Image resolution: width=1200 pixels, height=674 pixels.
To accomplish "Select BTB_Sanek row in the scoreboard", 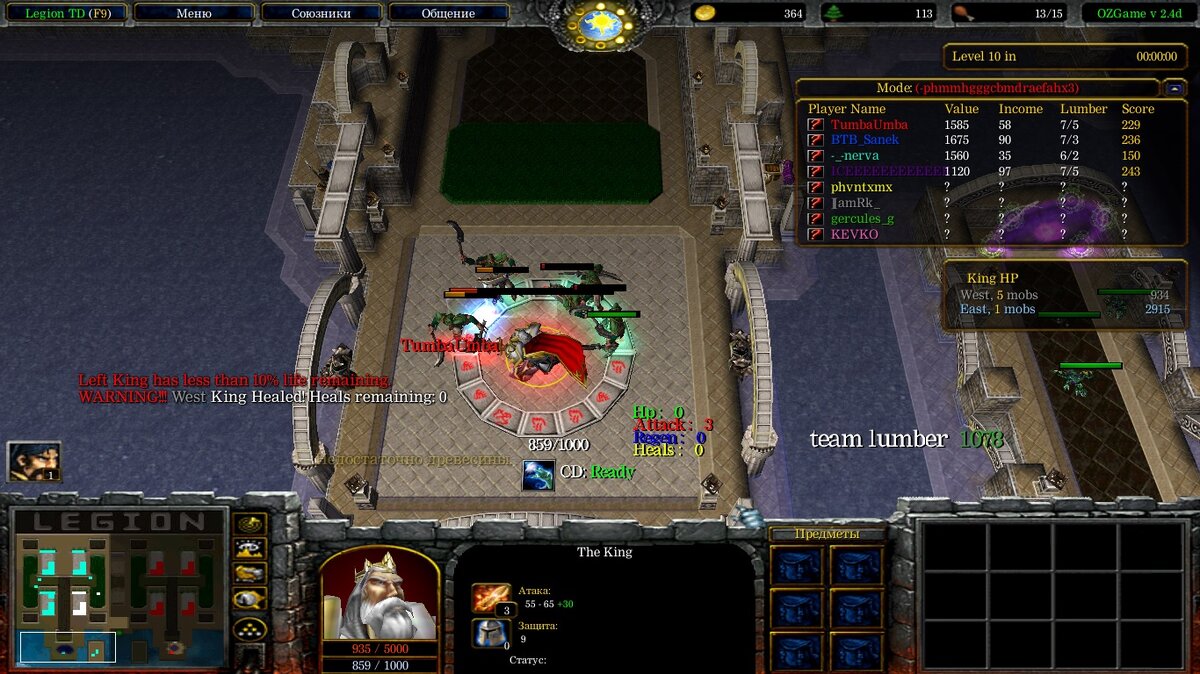I will tap(864, 140).
